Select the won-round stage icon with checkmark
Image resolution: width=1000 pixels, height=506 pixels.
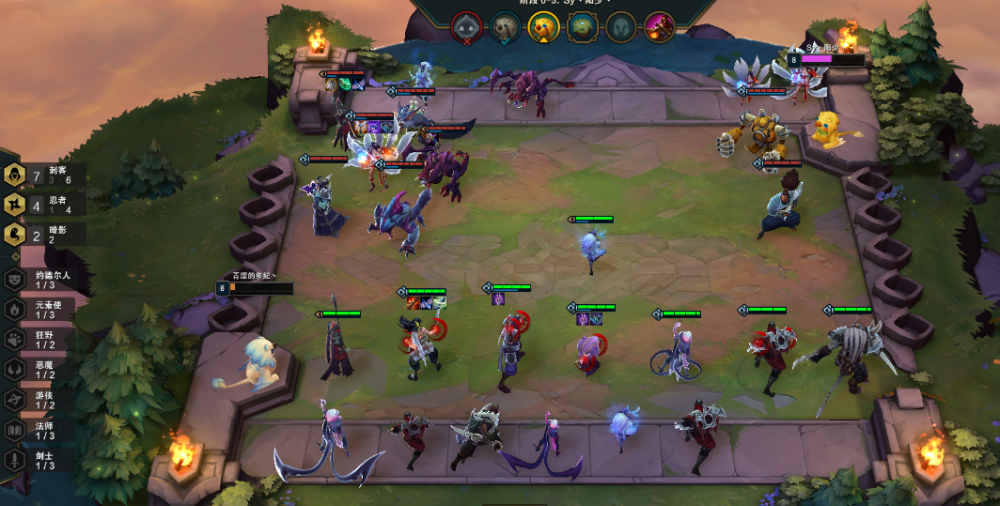tap(505, 27)
